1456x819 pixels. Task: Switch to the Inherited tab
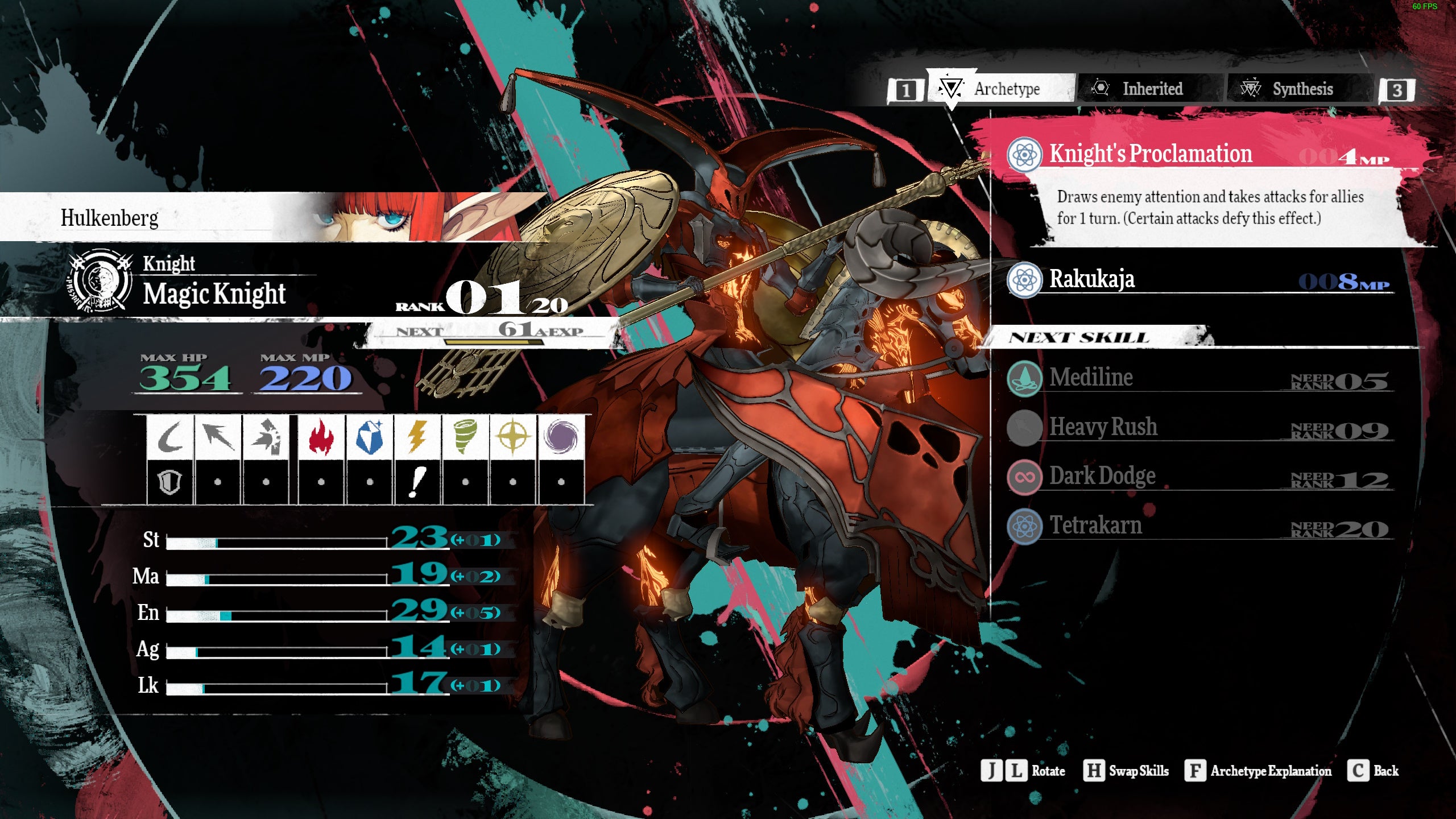pos(1151,89)
